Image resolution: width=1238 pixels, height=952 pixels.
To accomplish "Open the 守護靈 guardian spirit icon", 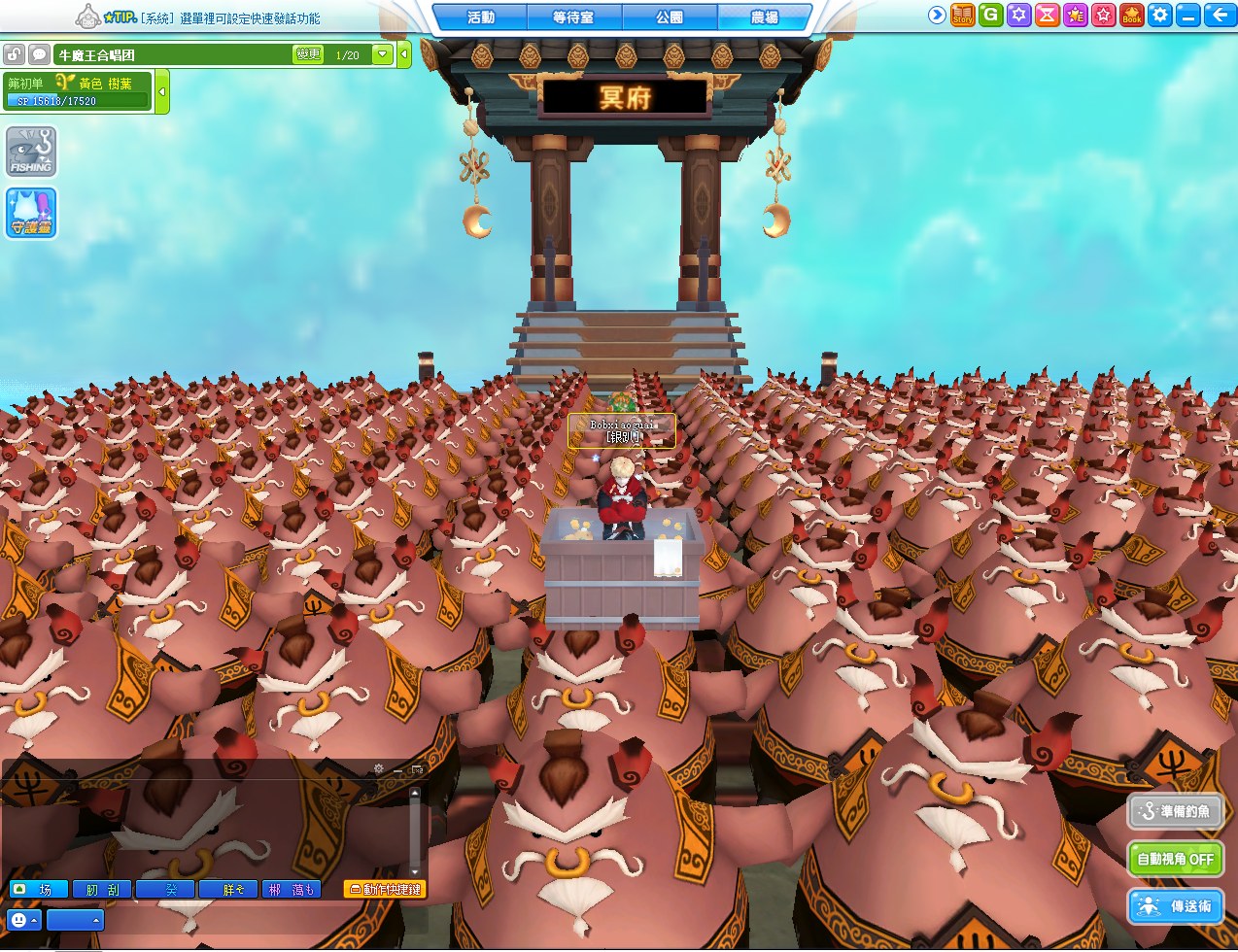I will [31, 213].
